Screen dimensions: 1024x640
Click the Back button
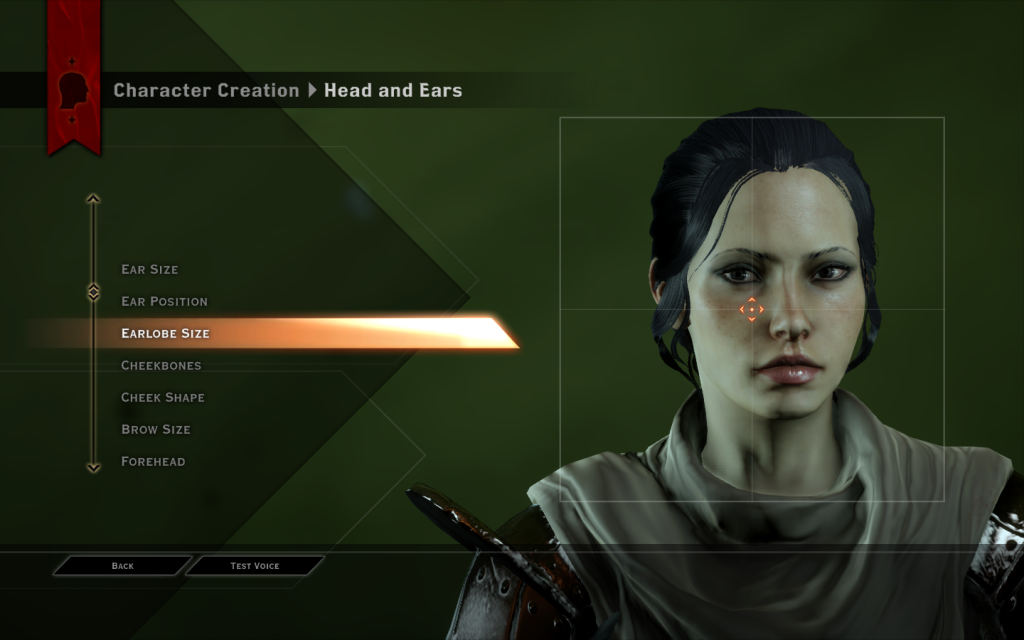[x=122, y=566]
